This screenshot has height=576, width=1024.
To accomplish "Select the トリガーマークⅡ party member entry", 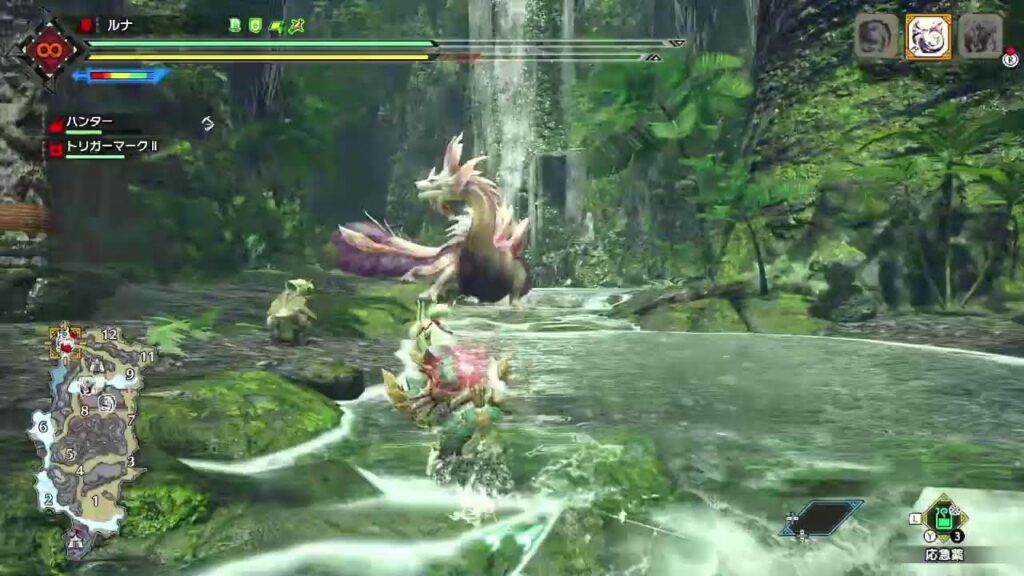I will [x=110, y=148].
